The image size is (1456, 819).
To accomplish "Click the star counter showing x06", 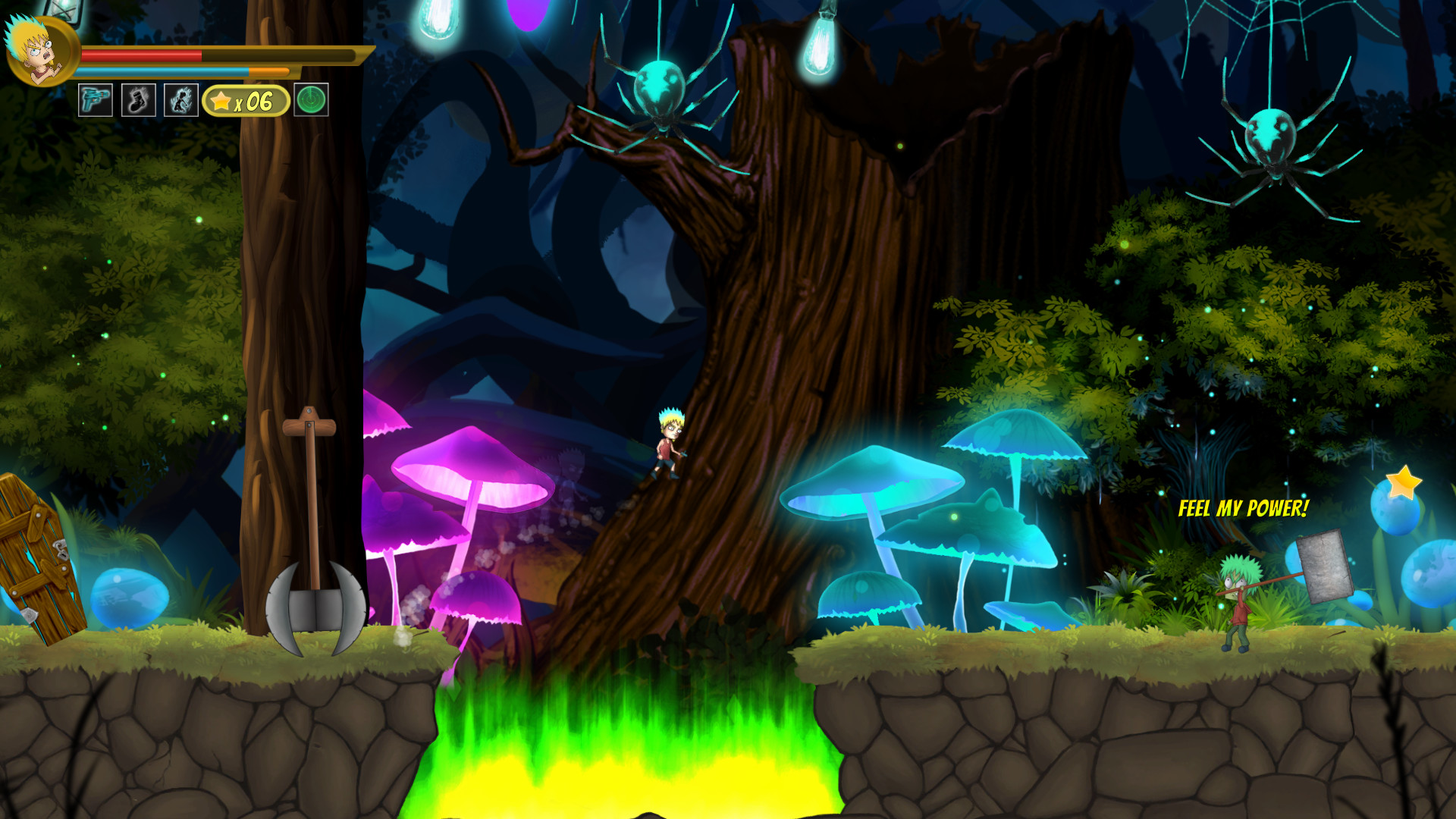I will (244, 99).
